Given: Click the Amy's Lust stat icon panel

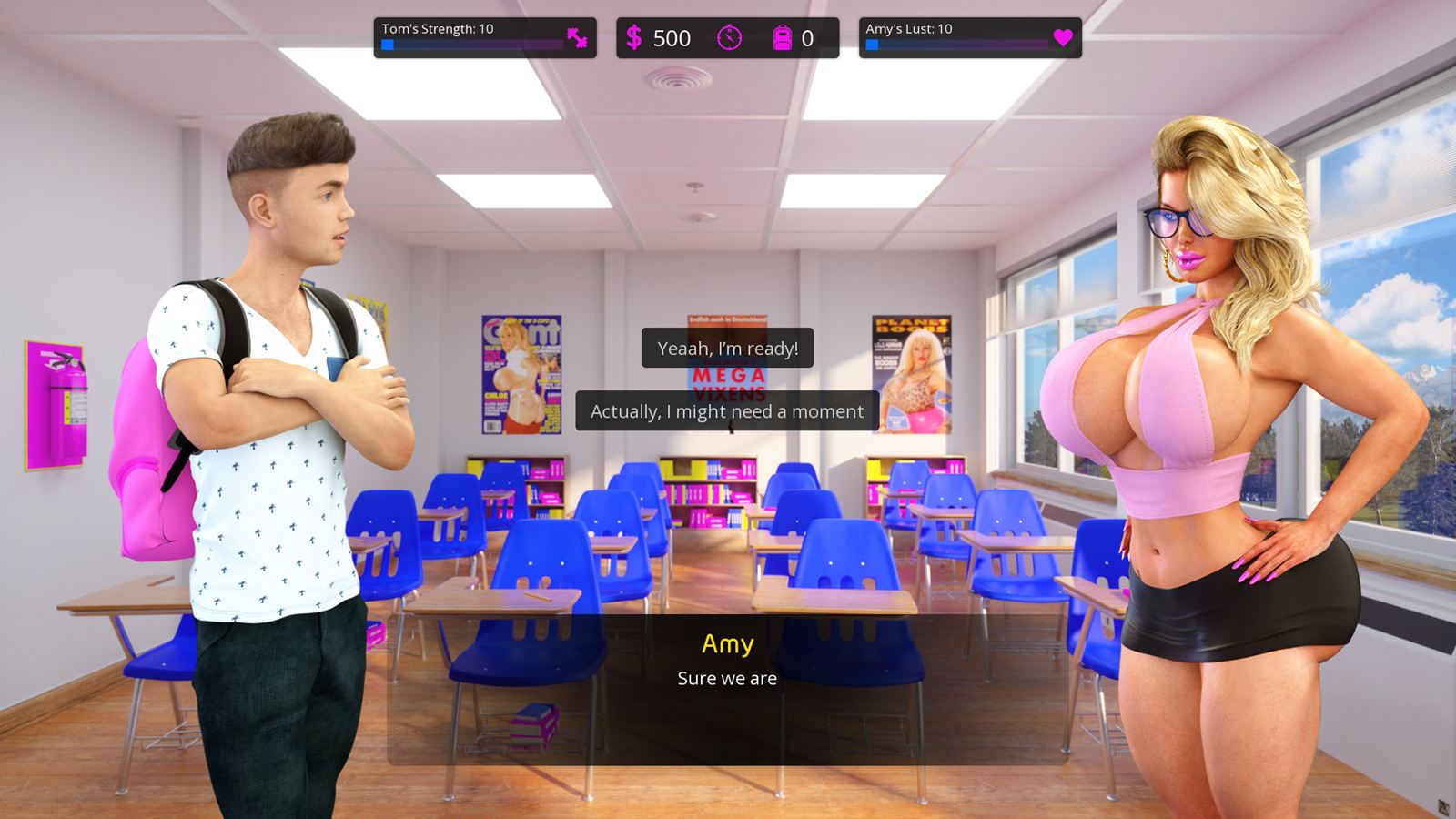Looking at the screenshot, I should point(969,36).
